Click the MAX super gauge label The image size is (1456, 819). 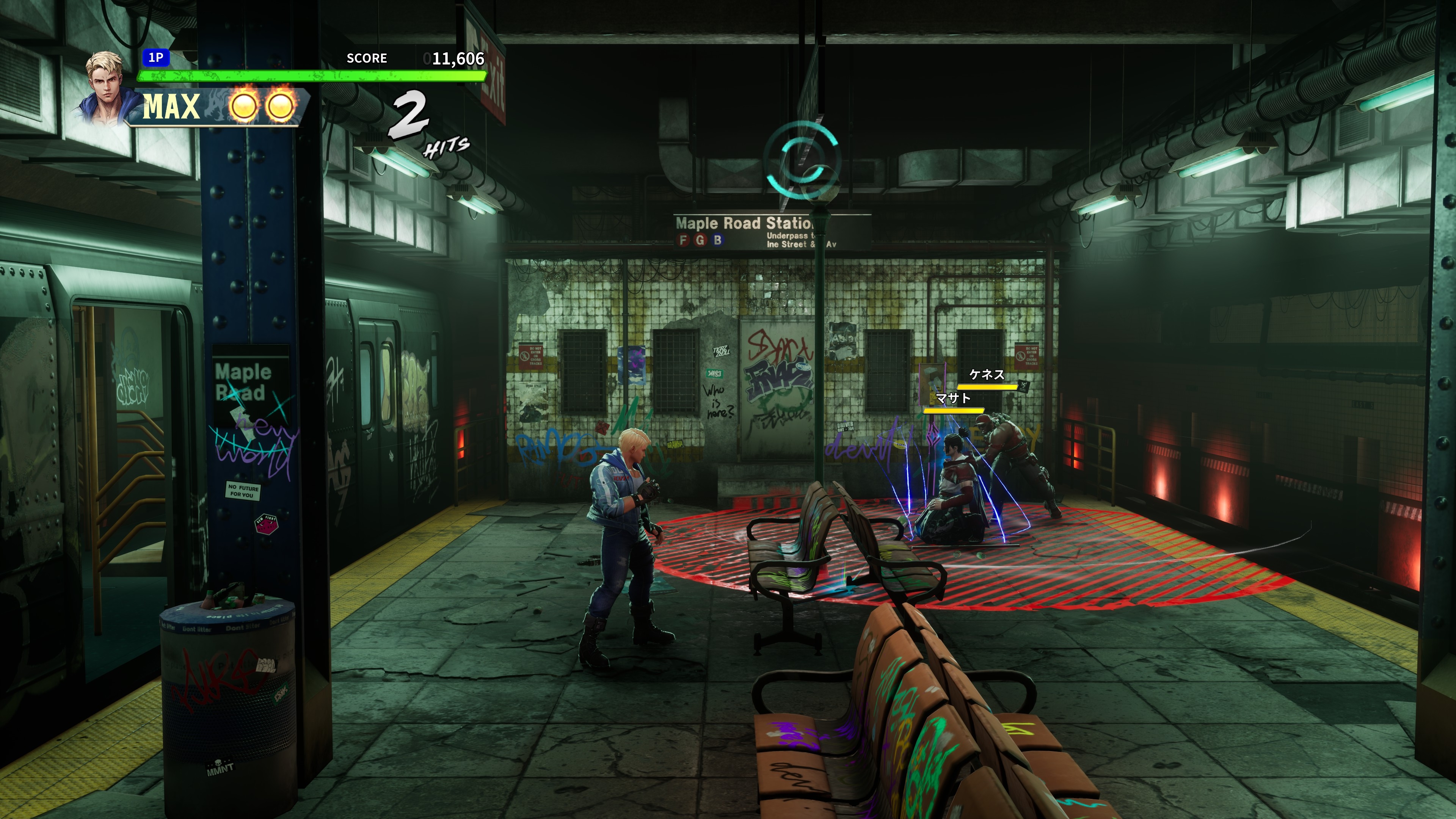171,106
